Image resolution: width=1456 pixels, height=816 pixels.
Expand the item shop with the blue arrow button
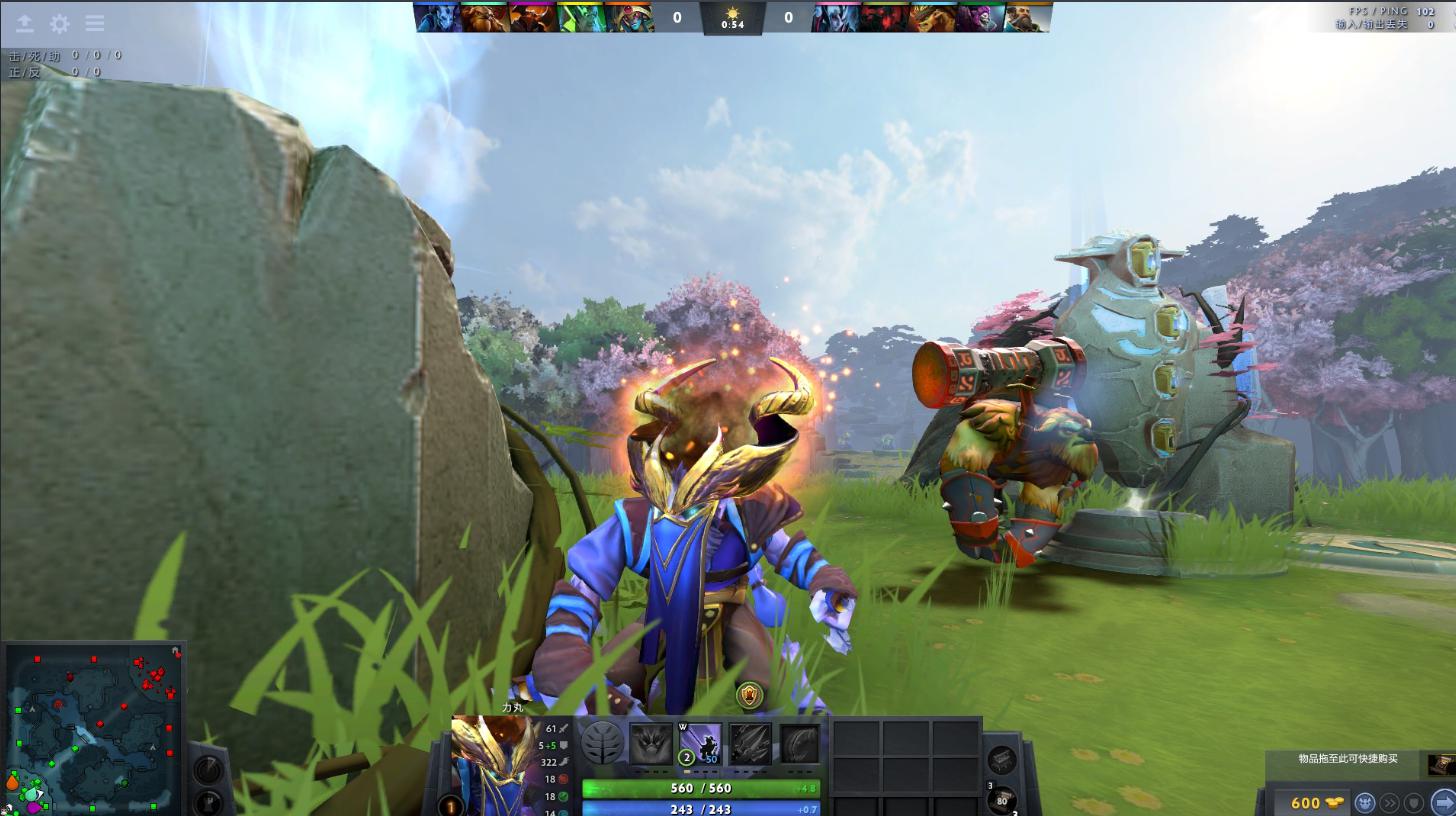click(x=1441, y=802)
